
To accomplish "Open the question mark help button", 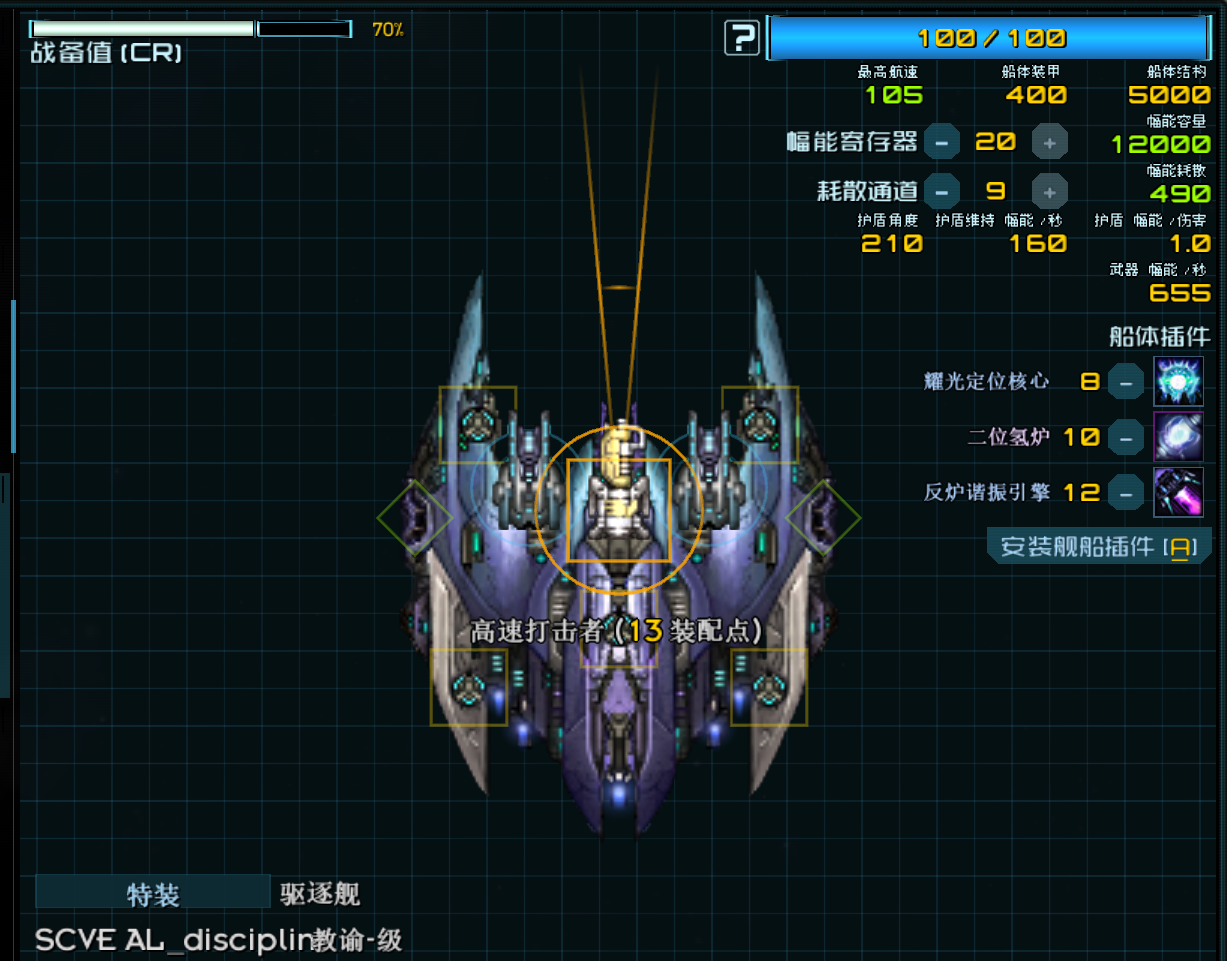I will click(742, 39).
